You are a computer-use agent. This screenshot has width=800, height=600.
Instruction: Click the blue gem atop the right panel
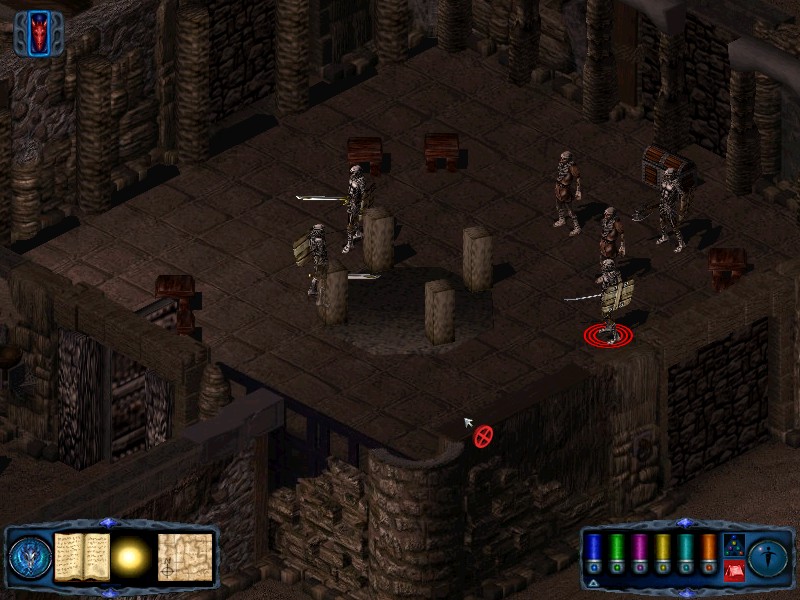(684, 522)
